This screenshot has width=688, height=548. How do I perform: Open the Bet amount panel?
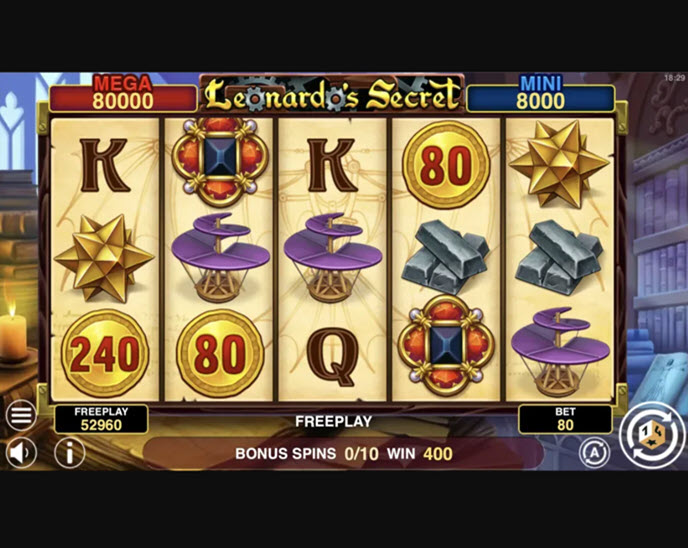[565, 419]
